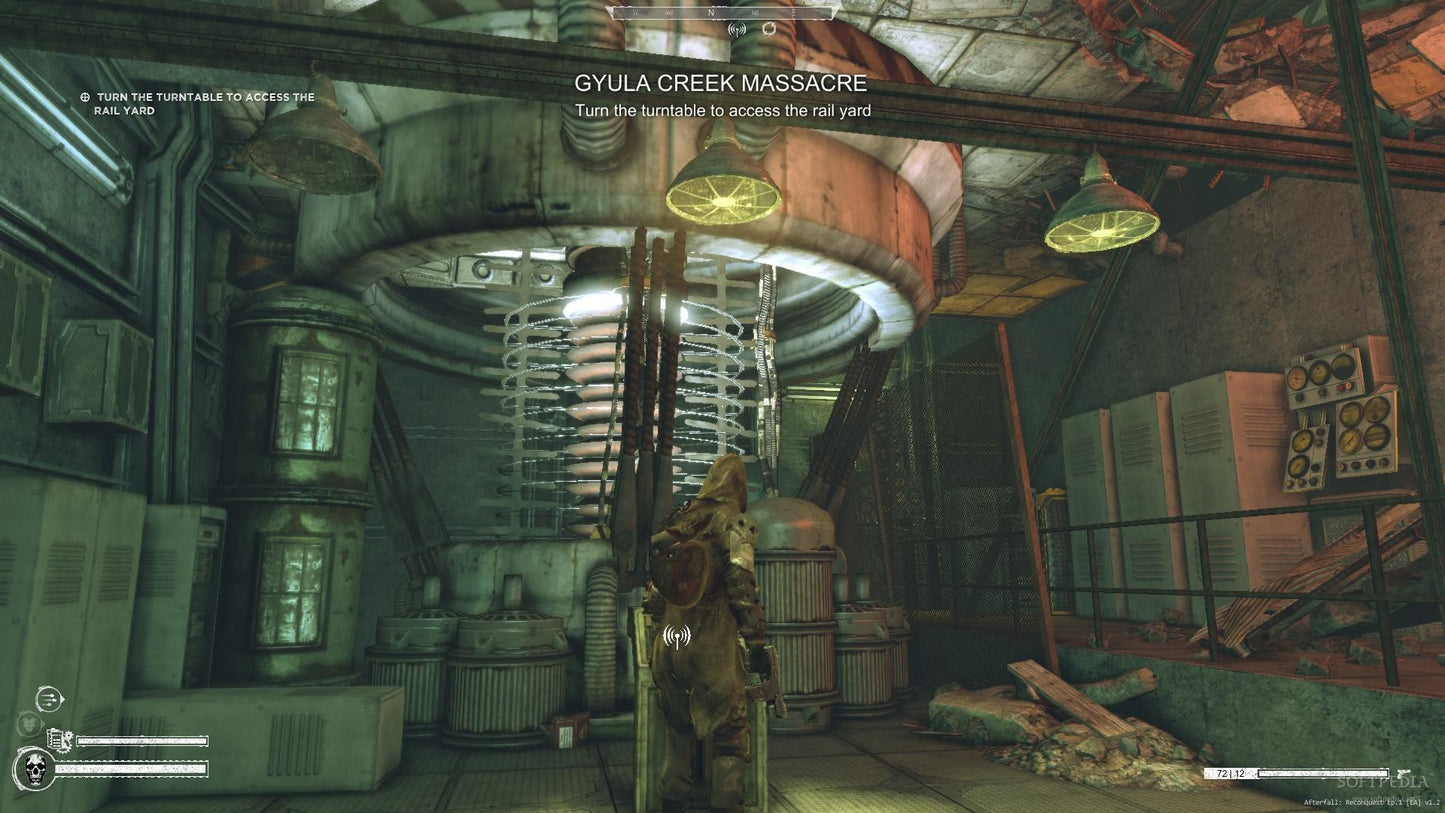Click the 'Turn the turntable' objective text

pyautogui.click(x=723, y=111)
